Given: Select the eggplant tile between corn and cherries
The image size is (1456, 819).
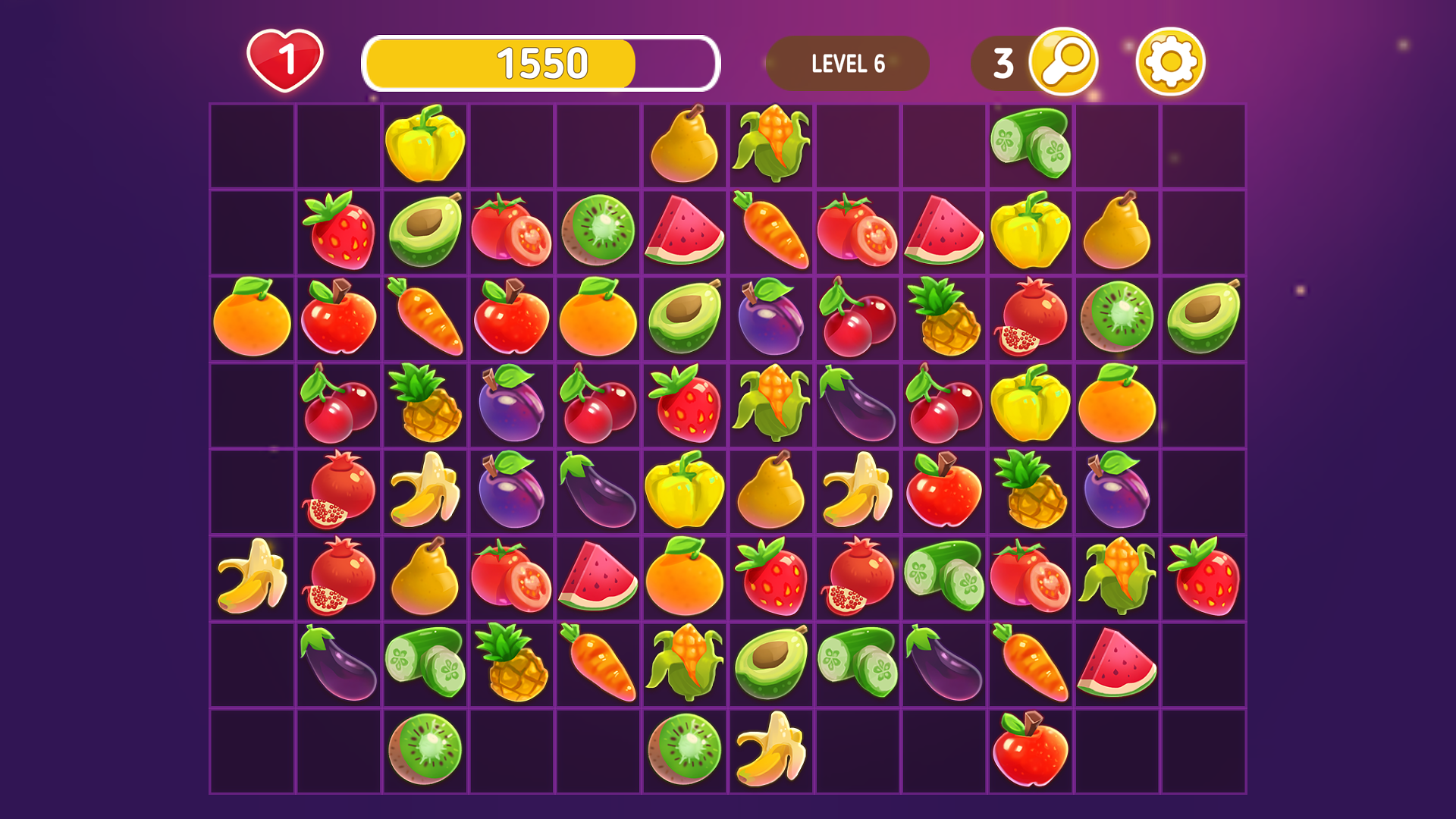Looking at the screenshot, I should [x=858, y=403].
